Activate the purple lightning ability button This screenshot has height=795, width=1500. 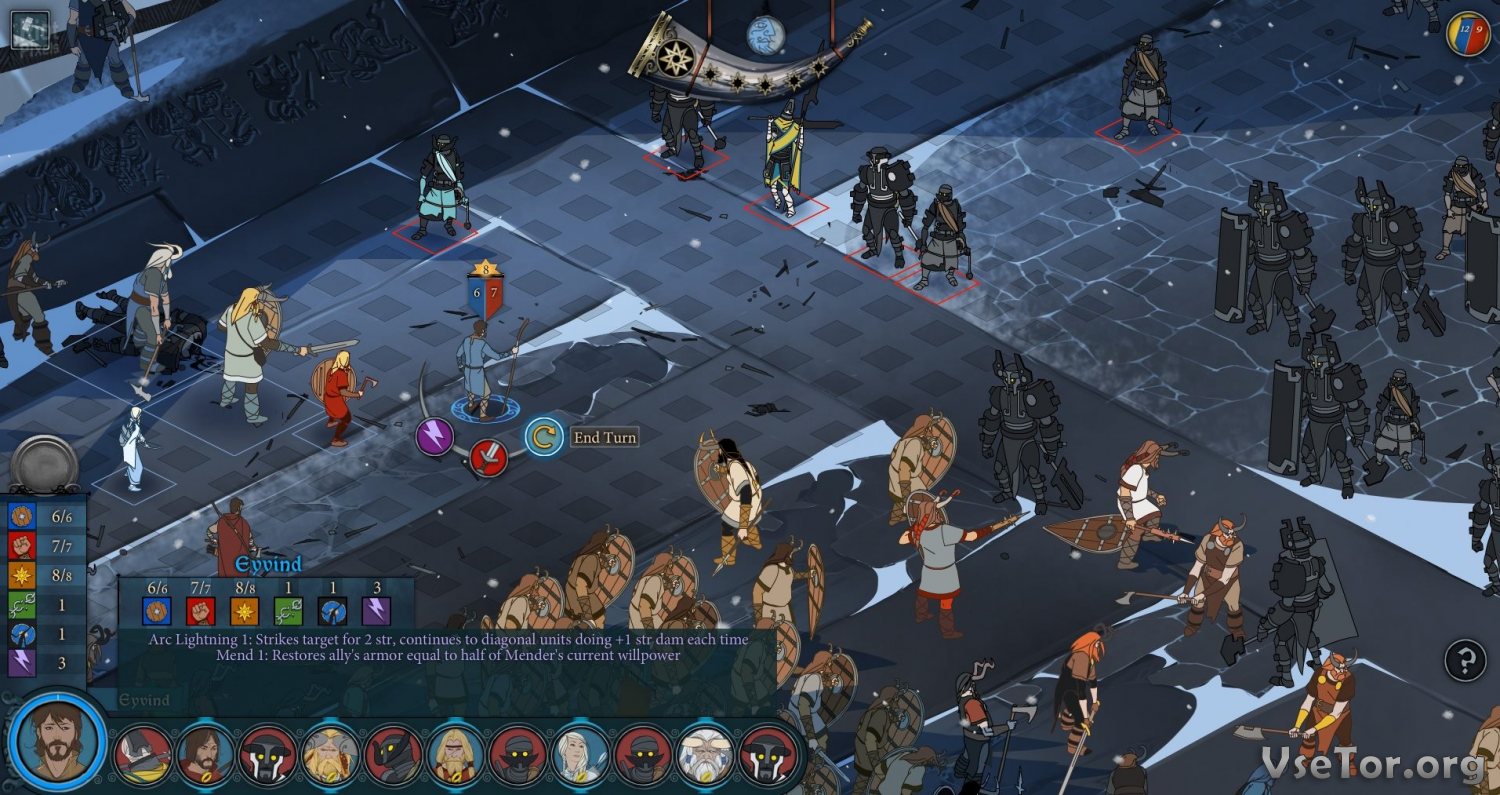point(435,437)
